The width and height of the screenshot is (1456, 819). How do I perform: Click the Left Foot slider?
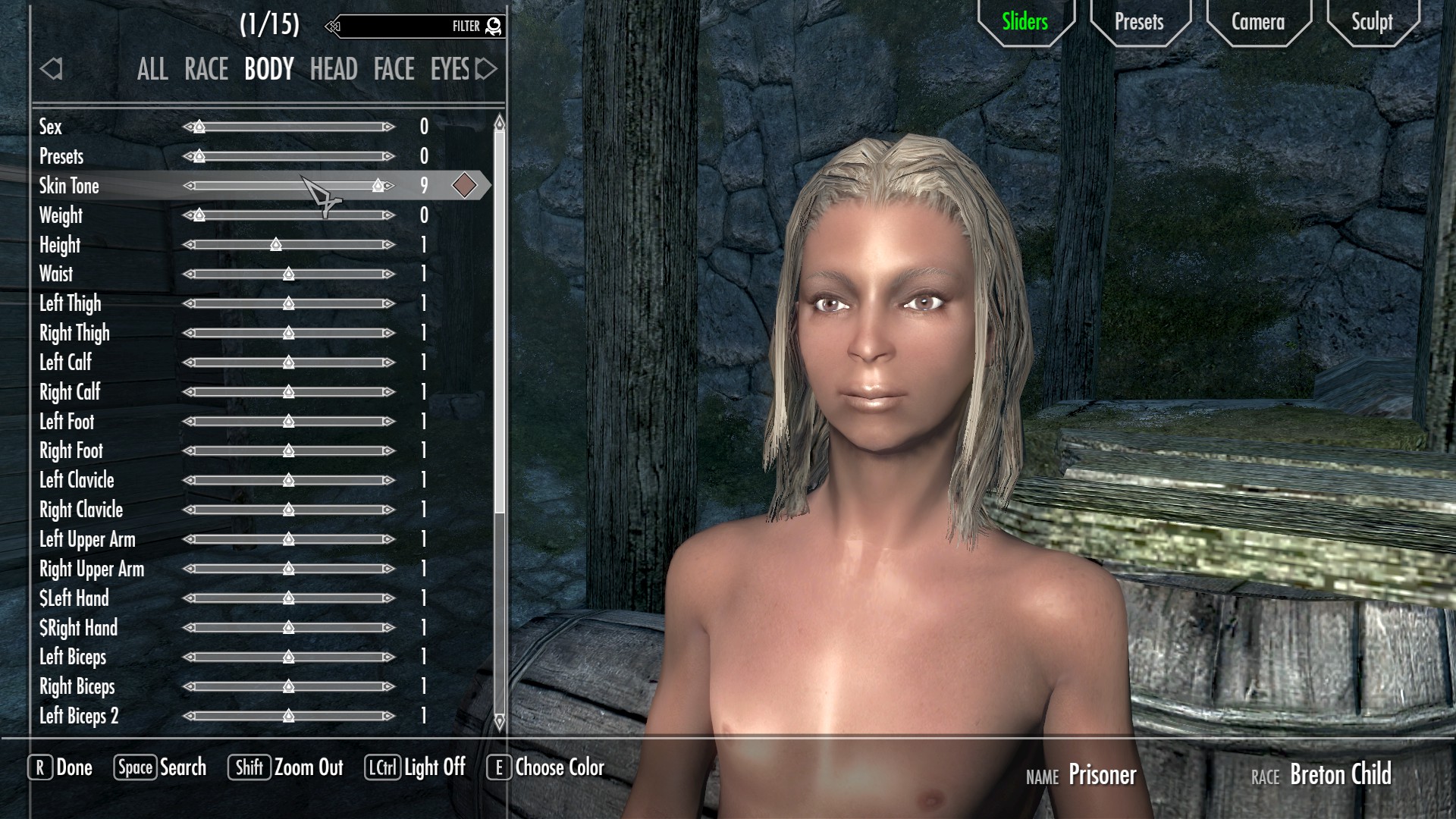[x=288, y=422]
